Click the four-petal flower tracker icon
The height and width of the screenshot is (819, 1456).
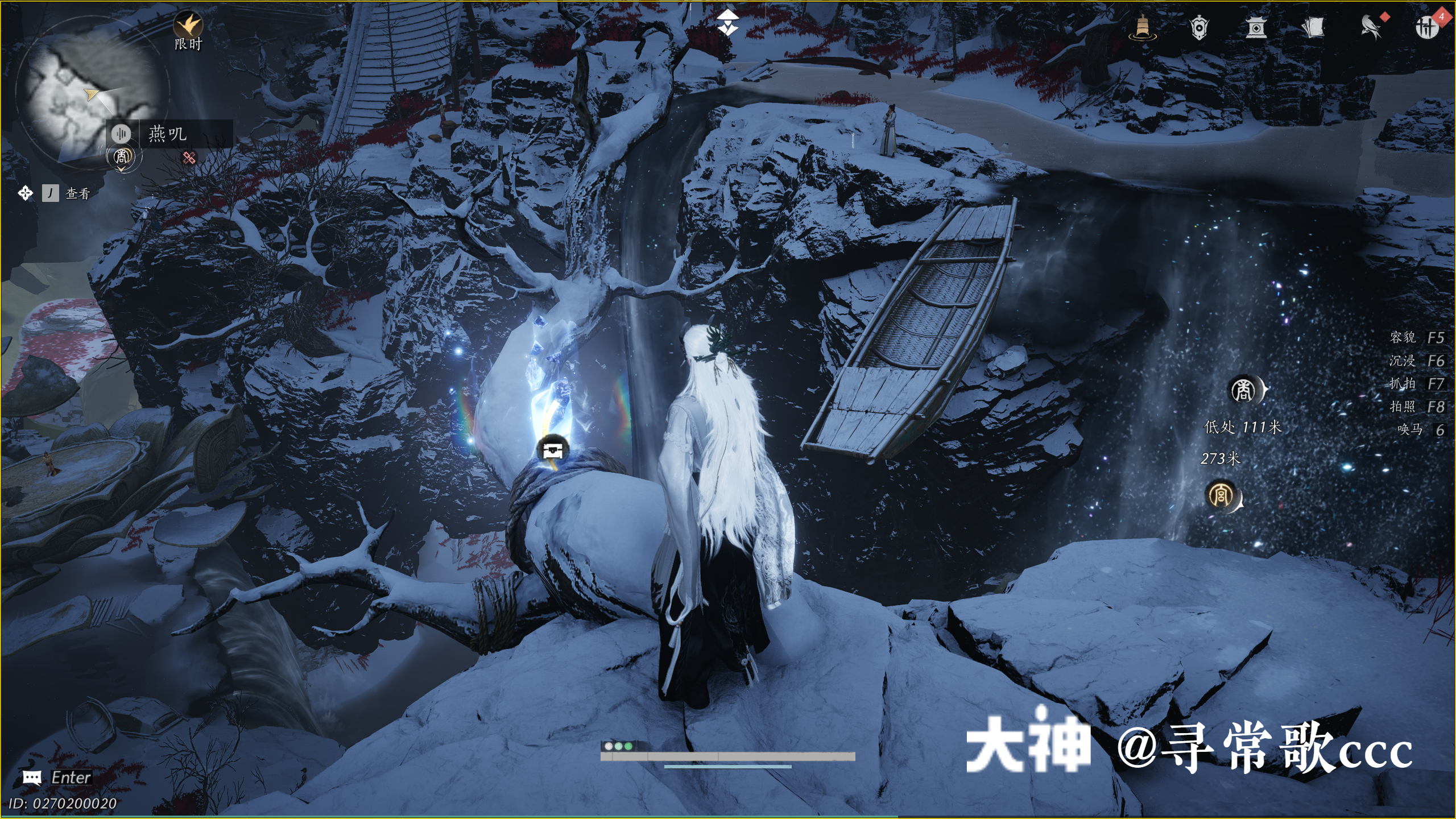pos(25,193)
